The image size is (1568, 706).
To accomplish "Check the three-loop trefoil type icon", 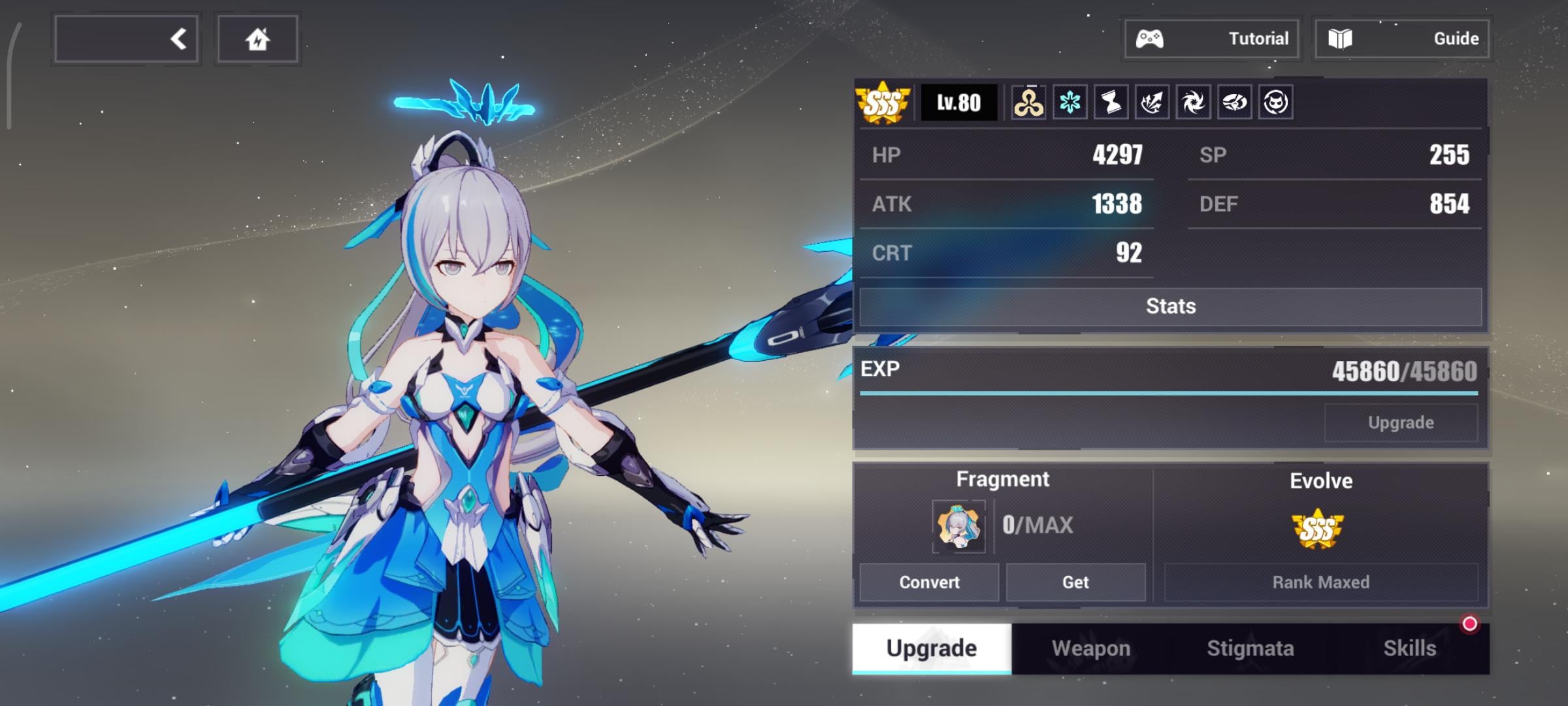I will tap(1028, 103).
